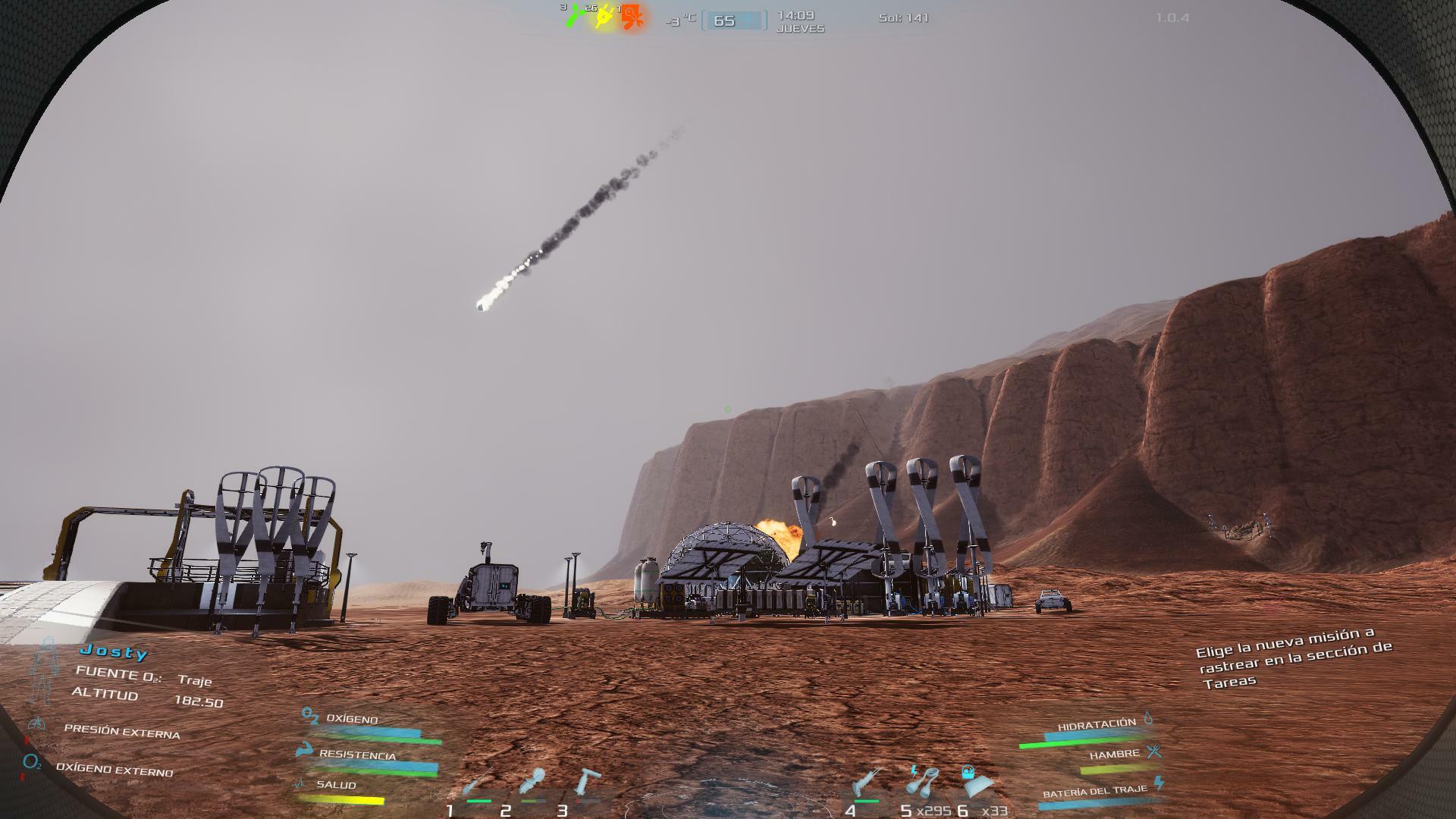Select the tool in hotbar slot 3

click(588, 784)
